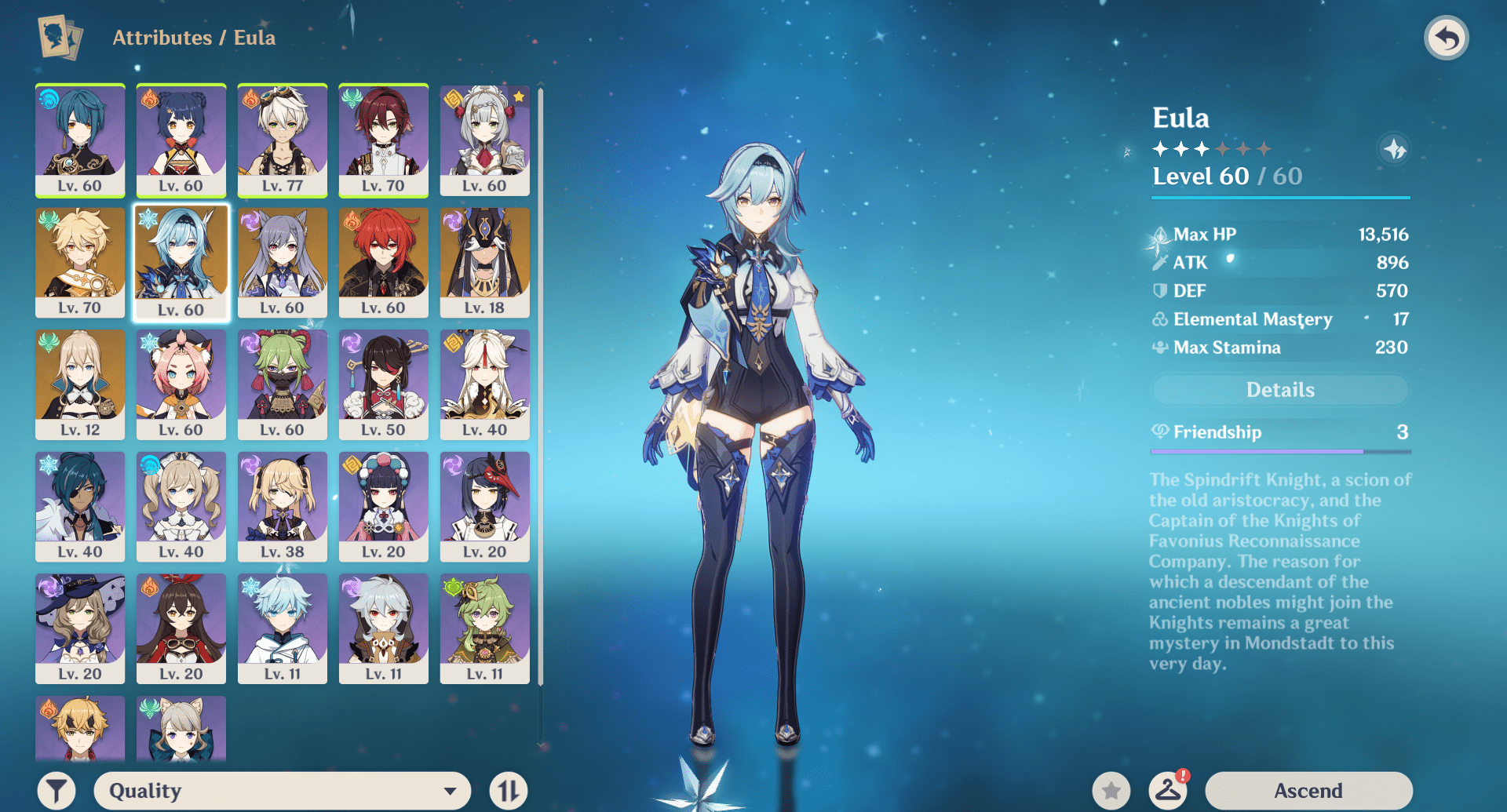Click the Attributes / Eula breadcrumb title
Image resolution: width=1507 pixels, height=812 pixels.
coord(194,36)
